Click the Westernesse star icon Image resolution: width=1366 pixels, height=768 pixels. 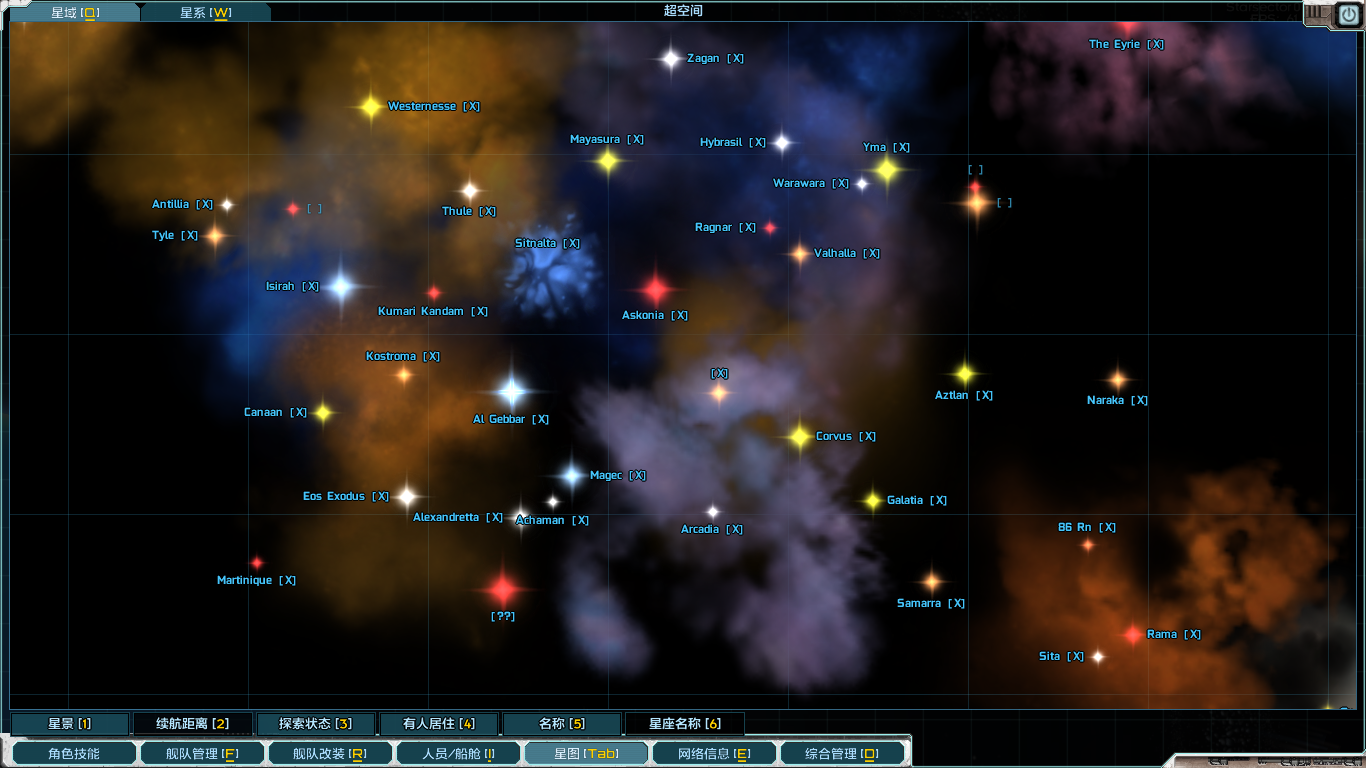(370, 104)
